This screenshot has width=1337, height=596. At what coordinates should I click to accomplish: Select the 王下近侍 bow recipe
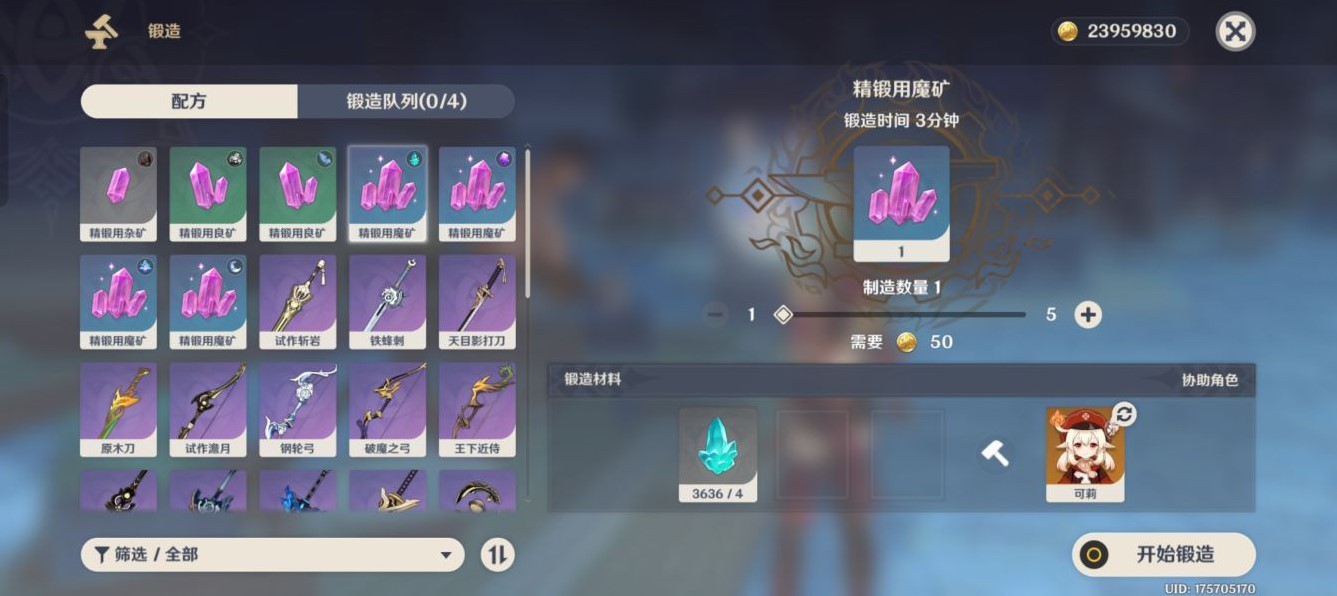tap(477, 409)
